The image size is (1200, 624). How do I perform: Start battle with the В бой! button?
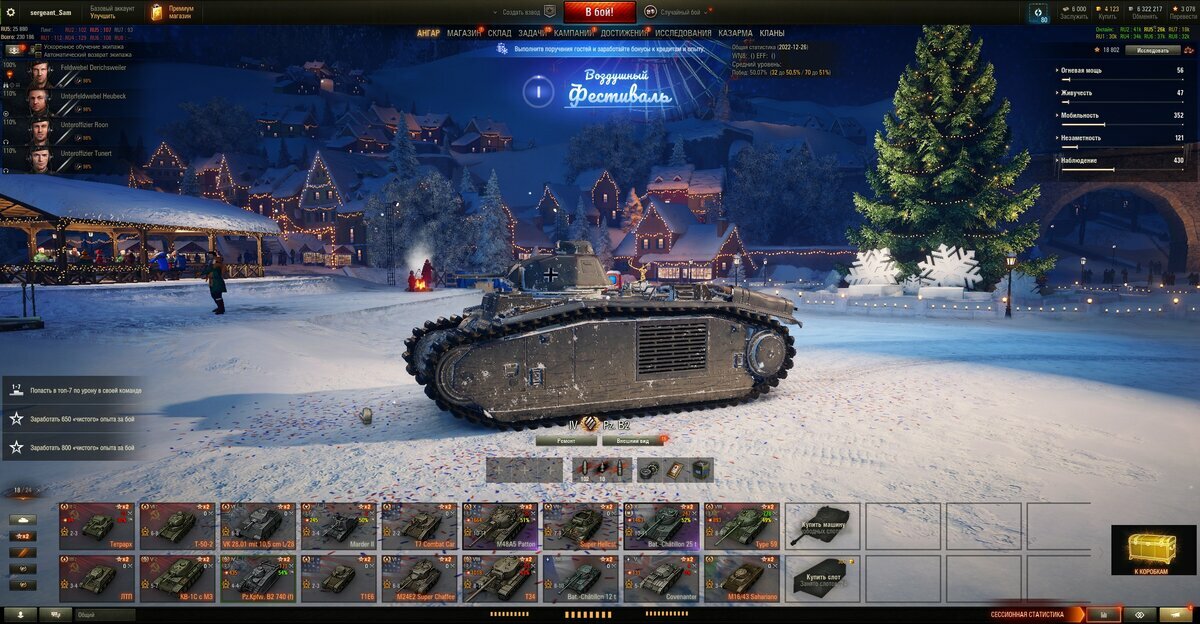tap(599, 12)
